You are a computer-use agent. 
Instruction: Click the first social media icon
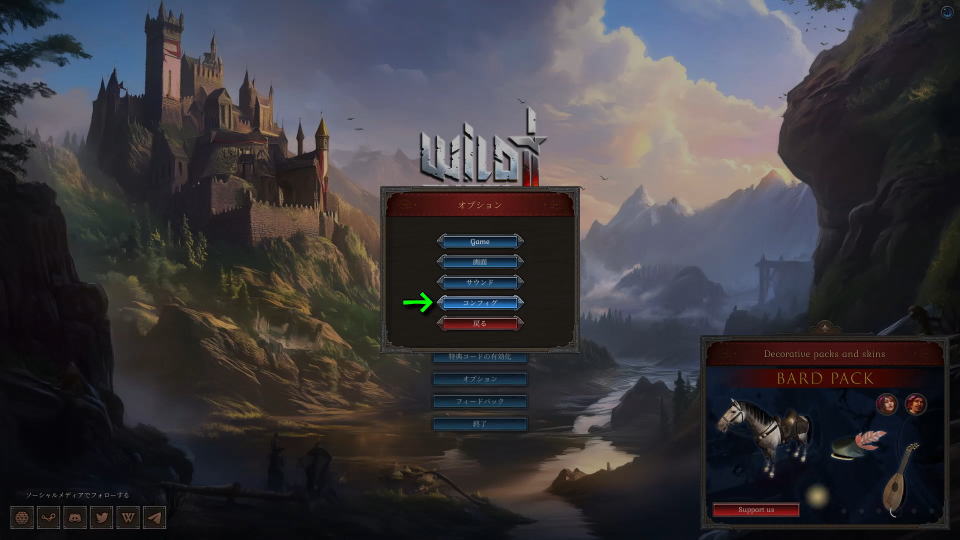point(23,518)
